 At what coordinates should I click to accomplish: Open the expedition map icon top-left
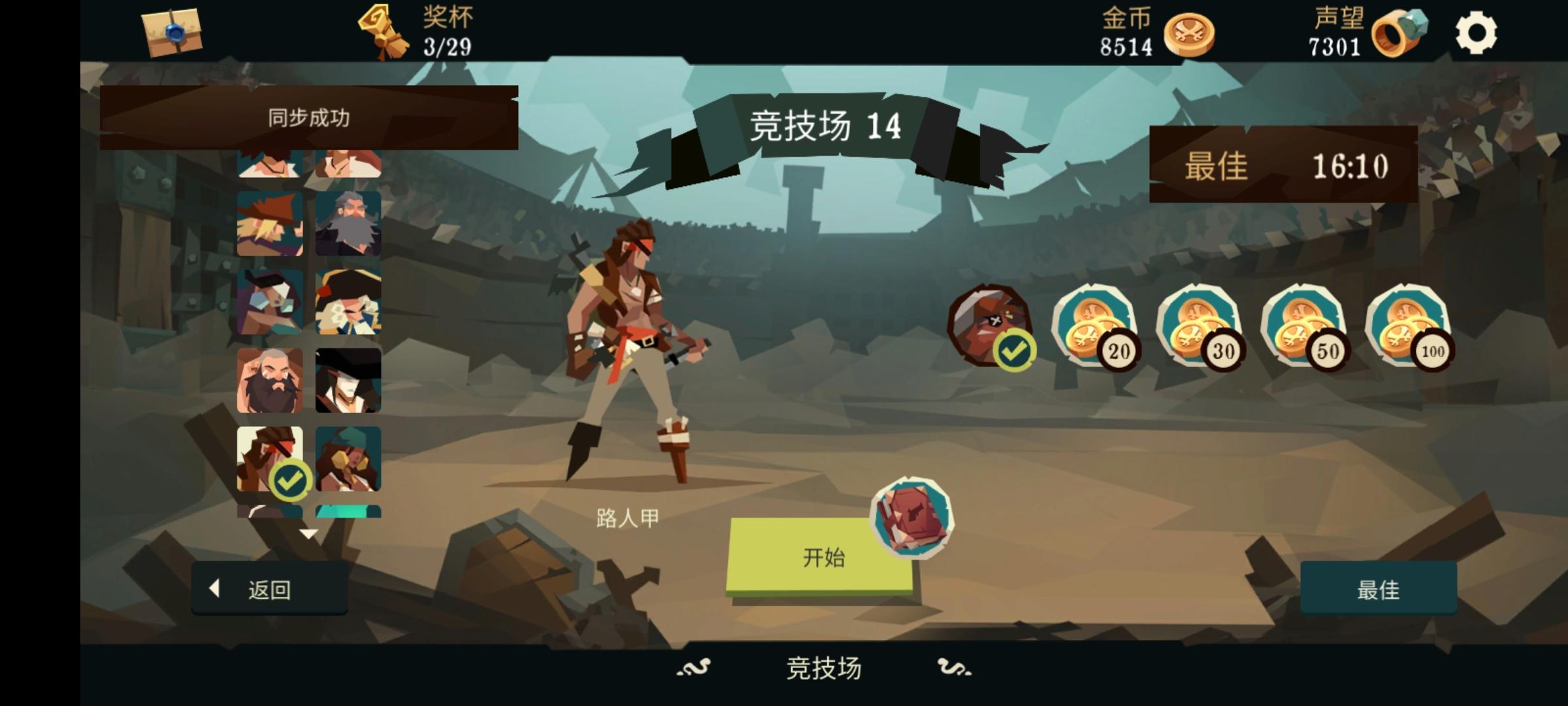[x=173, y=31]
